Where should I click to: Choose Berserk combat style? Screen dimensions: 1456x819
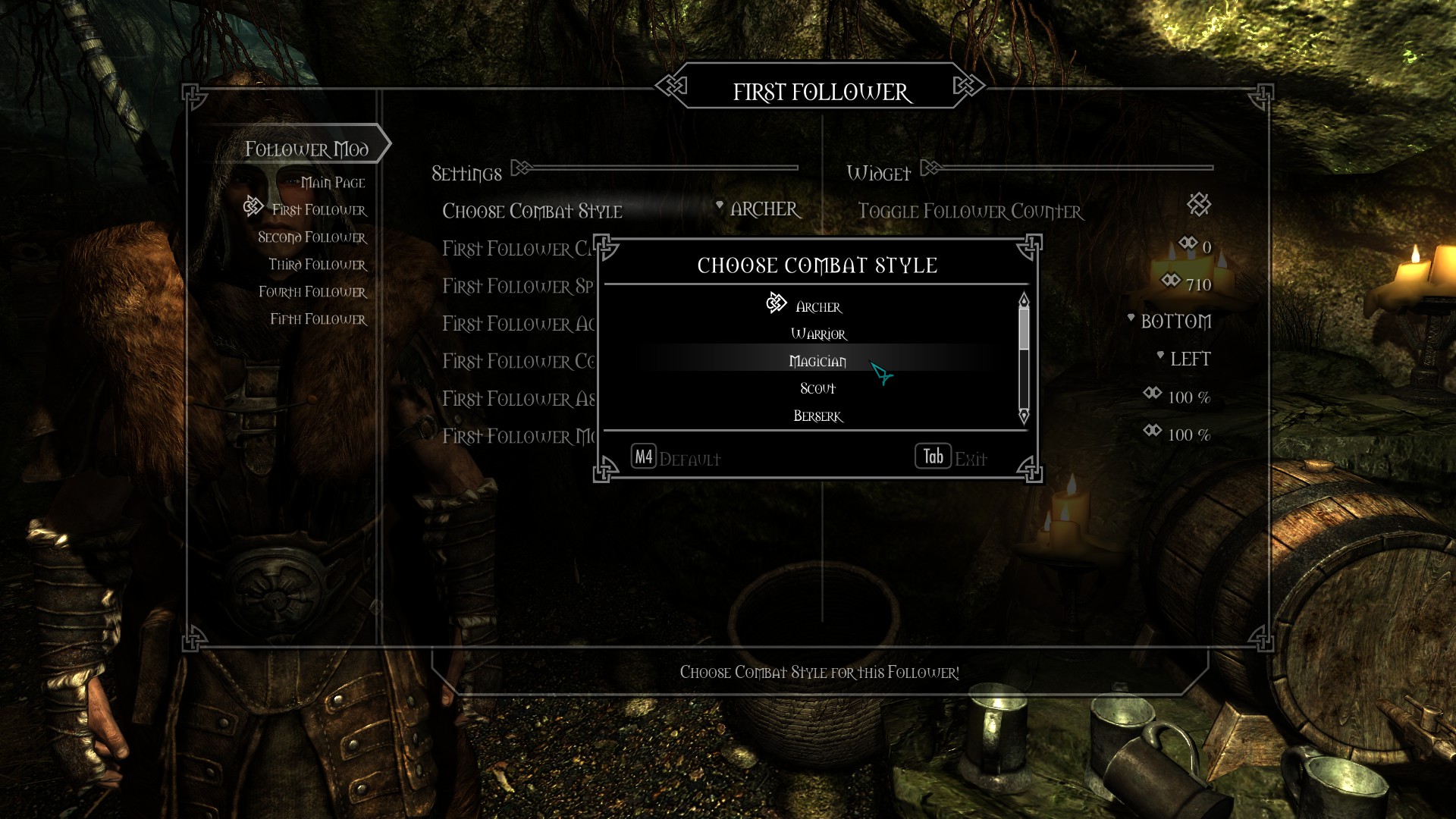click(x=817, y=416)
